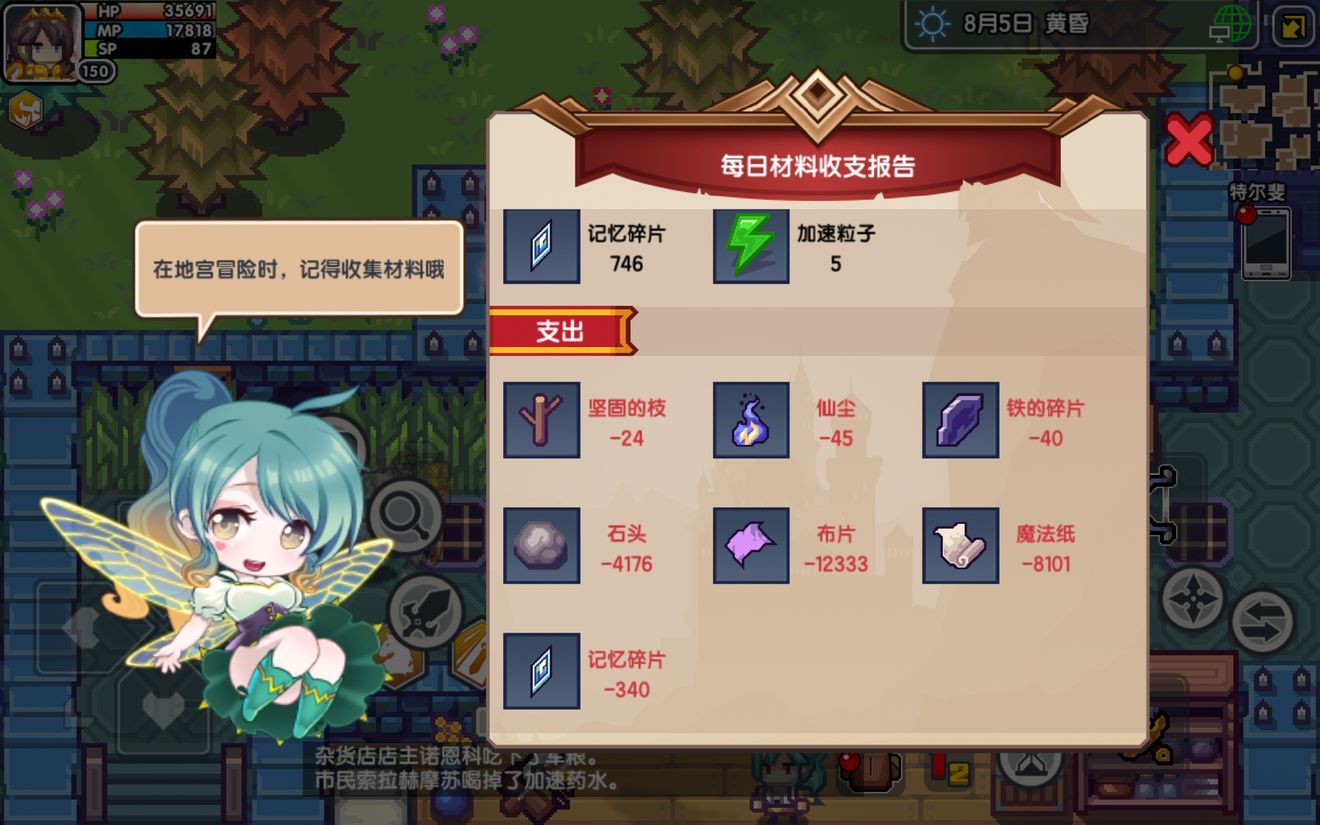Select the purple 铁的碎片 iron shard icon
This screenshot has height=825, width=1320.
960,419
